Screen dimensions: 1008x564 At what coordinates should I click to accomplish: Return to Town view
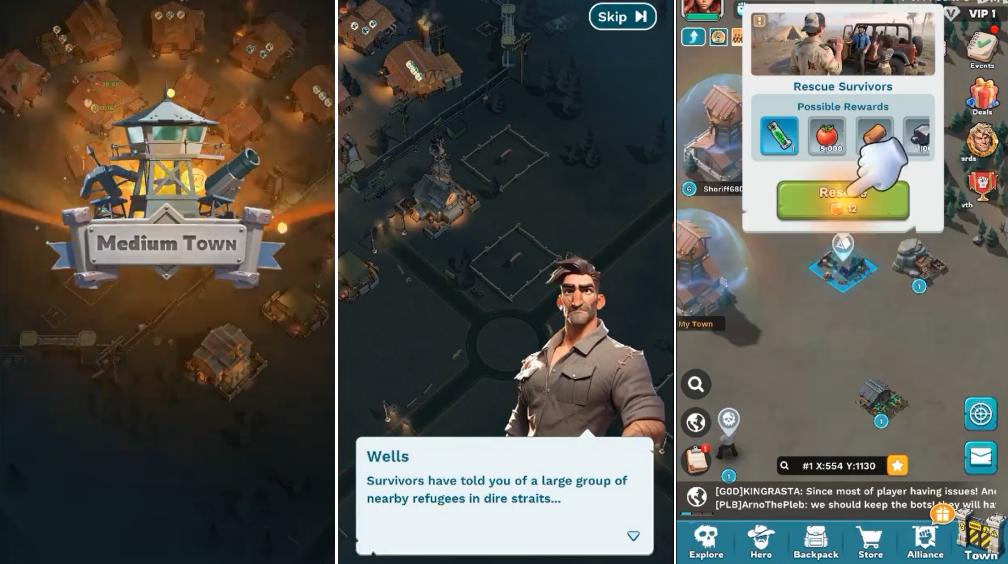[981, 540]
